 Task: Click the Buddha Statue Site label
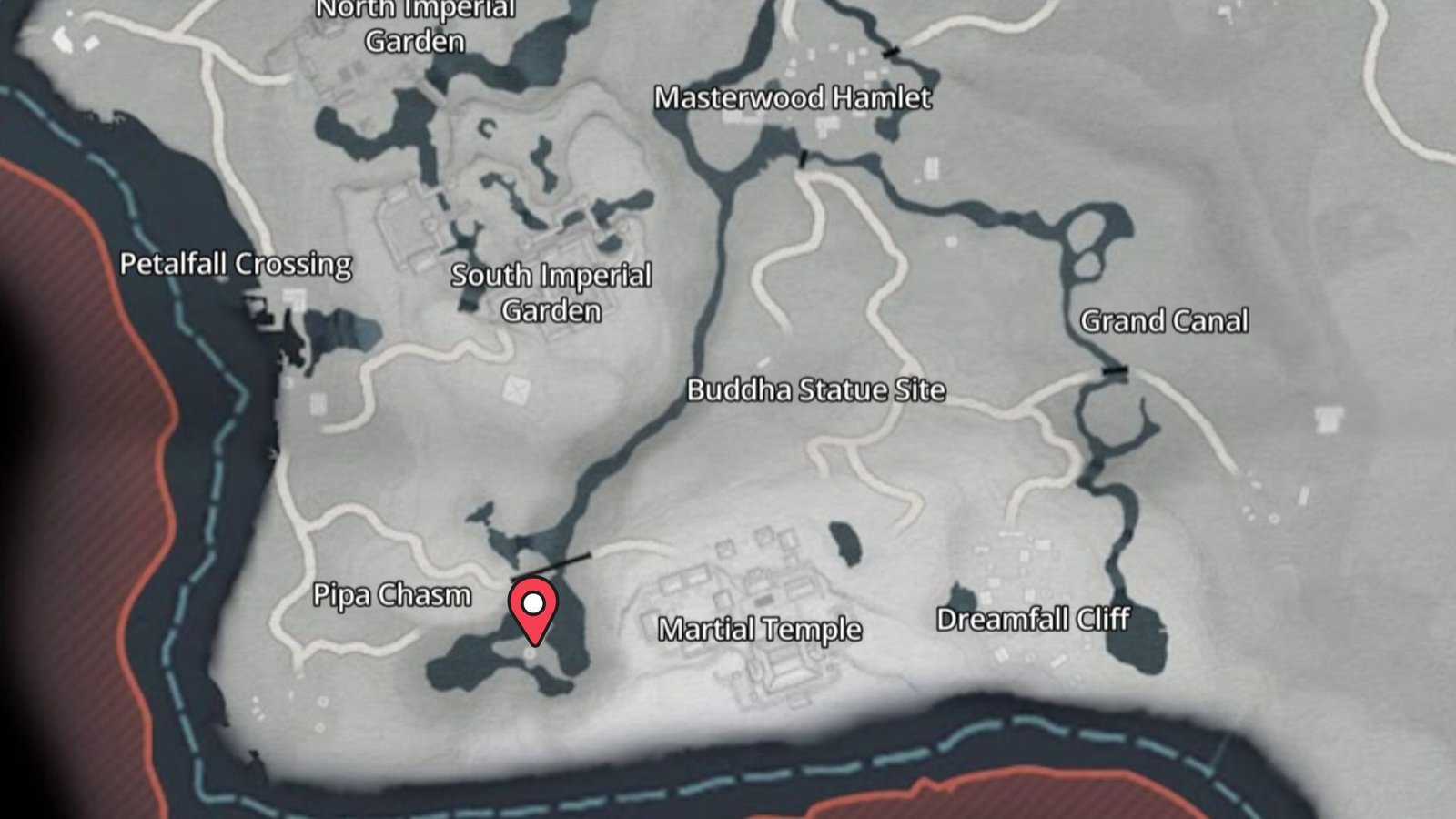point(815,390)
